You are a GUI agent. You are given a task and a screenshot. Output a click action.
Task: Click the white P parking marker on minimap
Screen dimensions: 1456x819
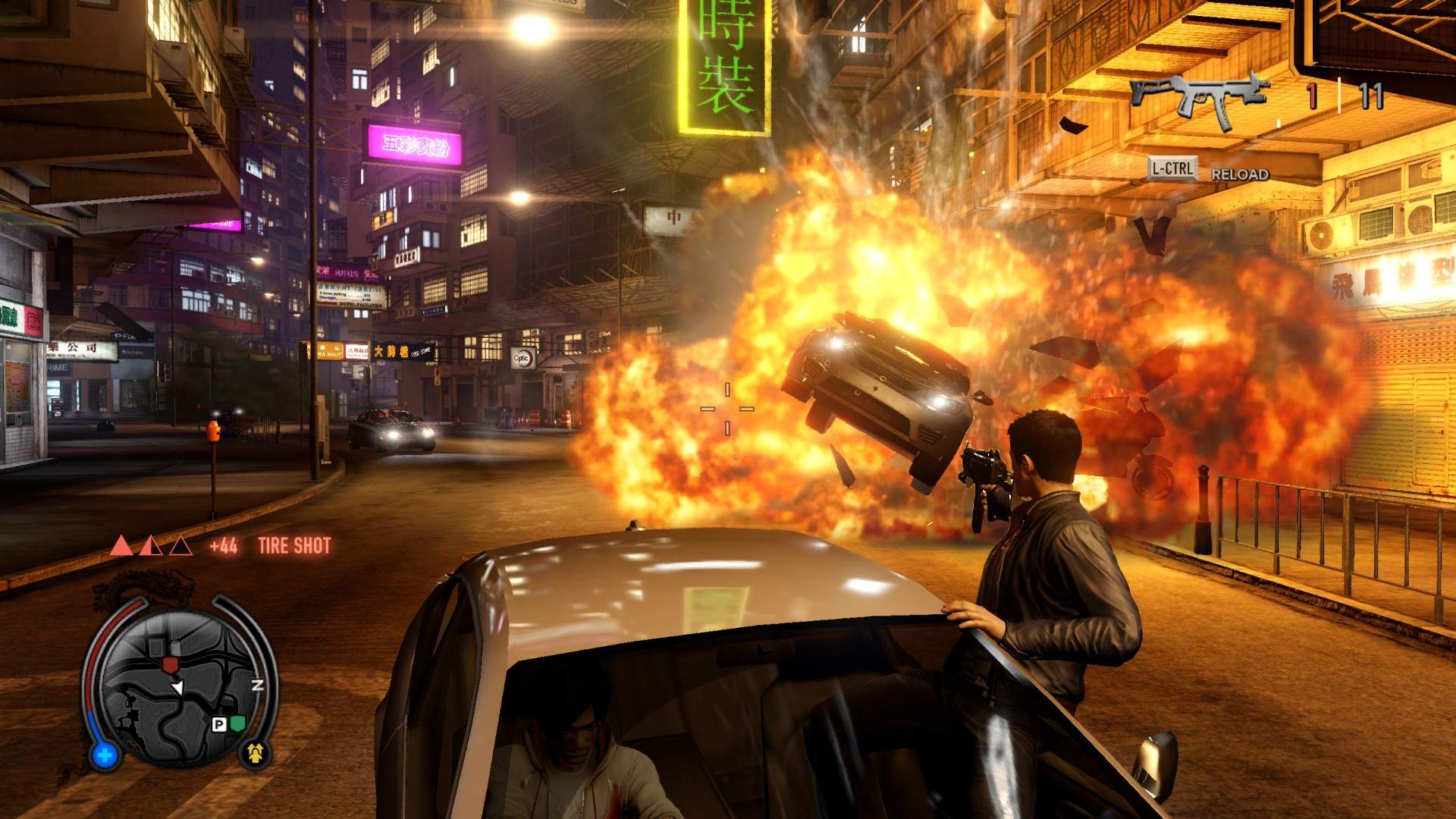click(218, 725)
